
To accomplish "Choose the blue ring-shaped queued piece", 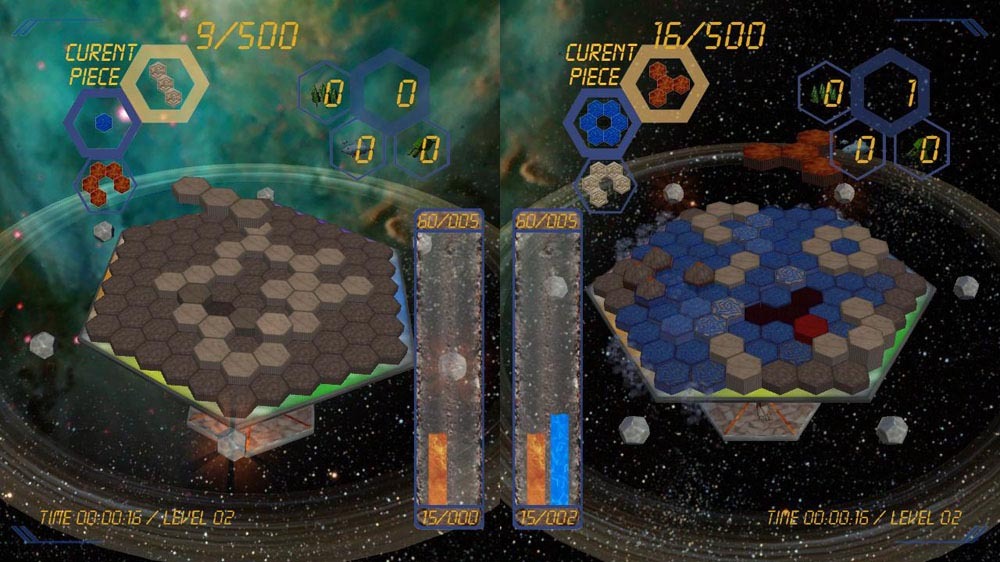I will pos(601,123).
